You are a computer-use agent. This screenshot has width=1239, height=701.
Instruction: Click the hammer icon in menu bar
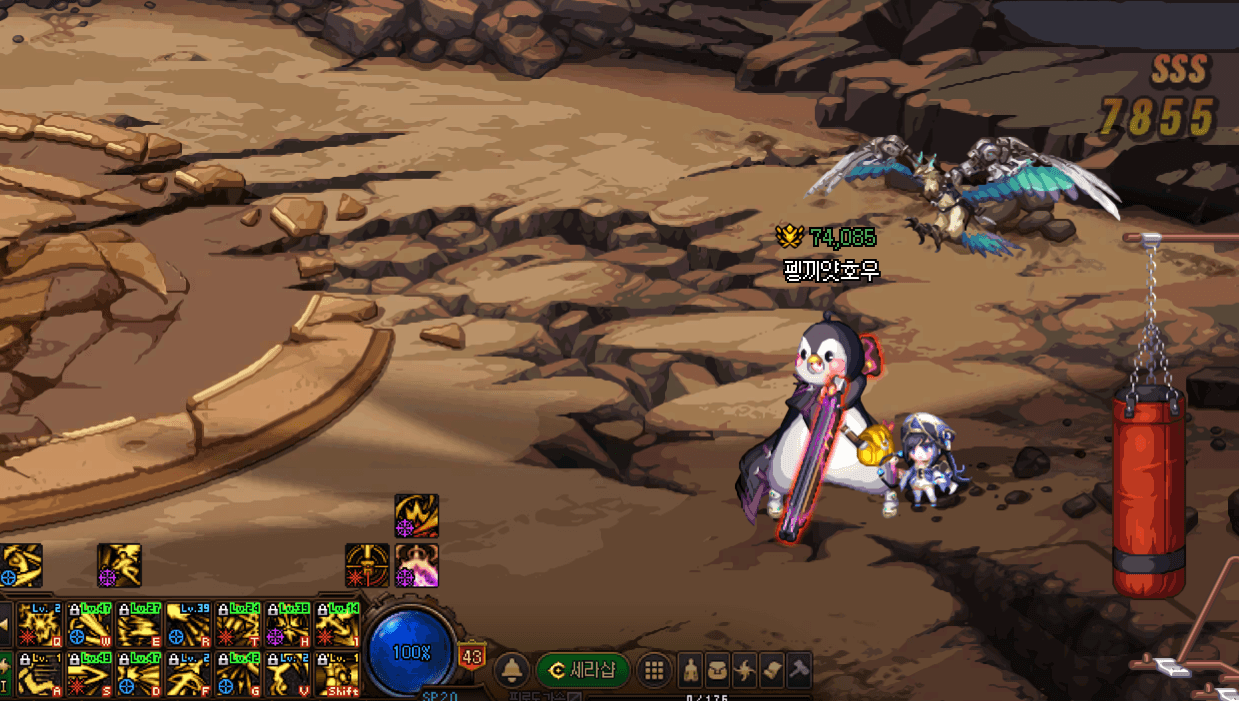point(798,670)
